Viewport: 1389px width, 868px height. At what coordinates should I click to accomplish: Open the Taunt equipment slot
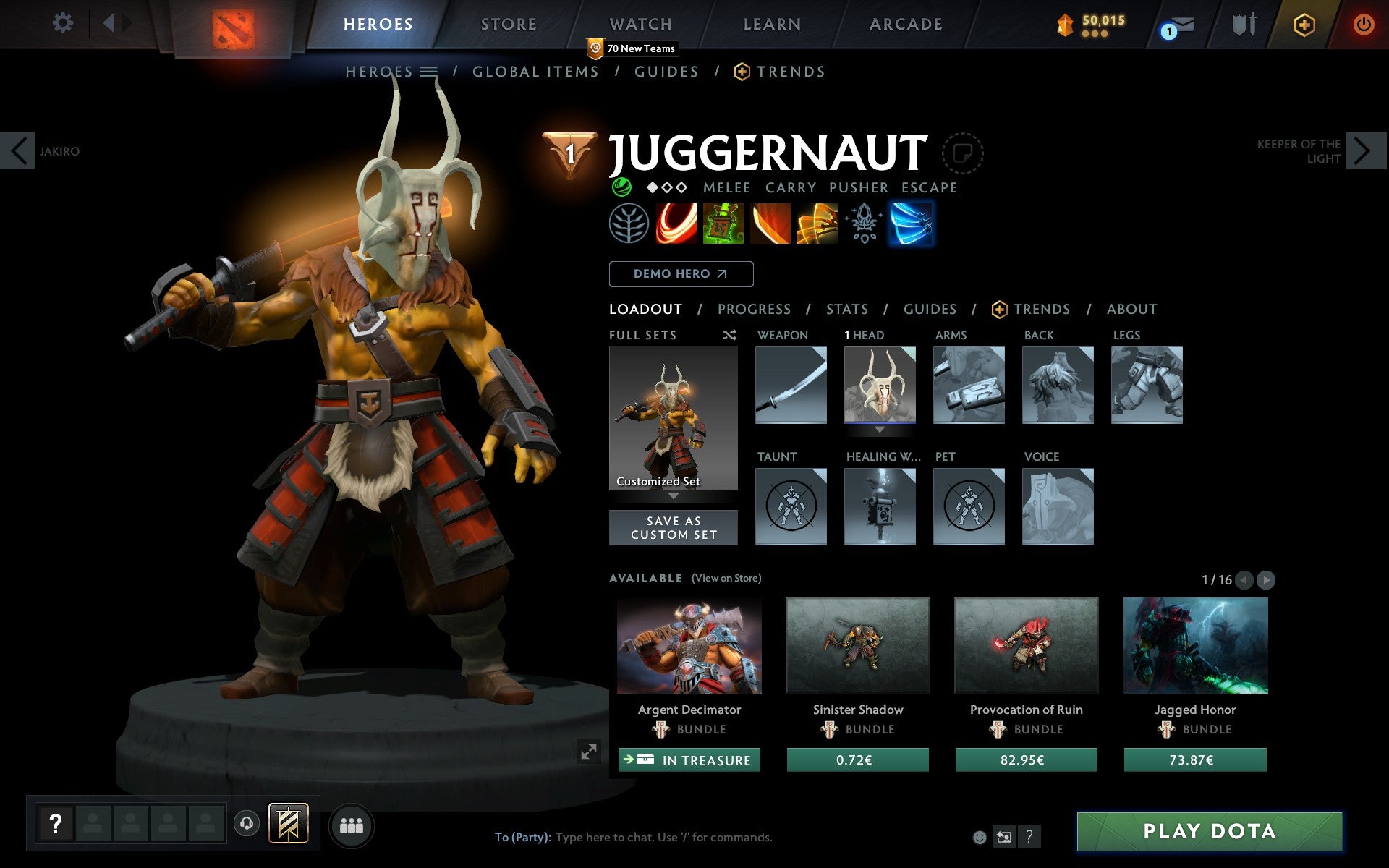click(790, 506)
